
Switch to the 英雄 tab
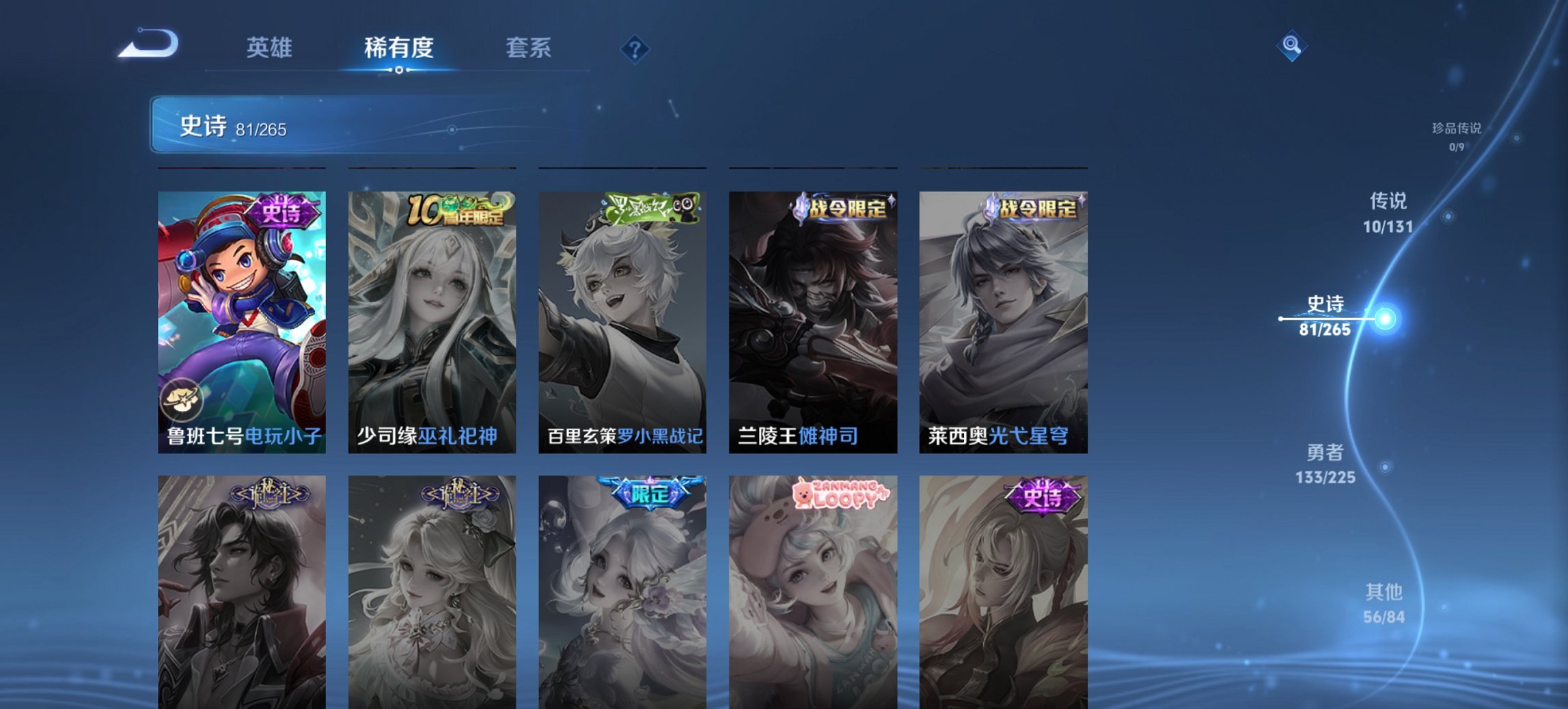(271, 48)
